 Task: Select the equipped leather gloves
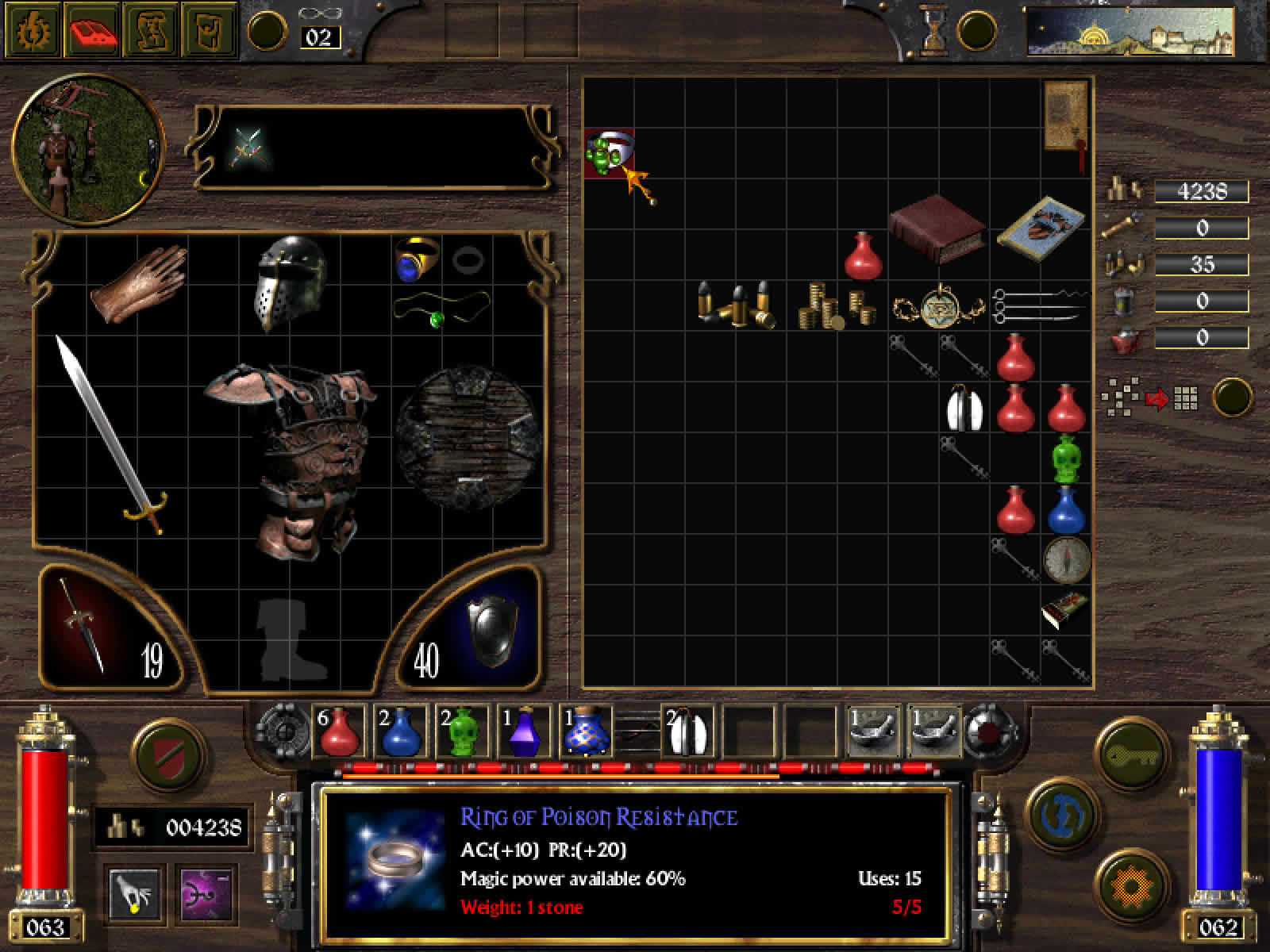pyautogui.click(x=138, y=282)
